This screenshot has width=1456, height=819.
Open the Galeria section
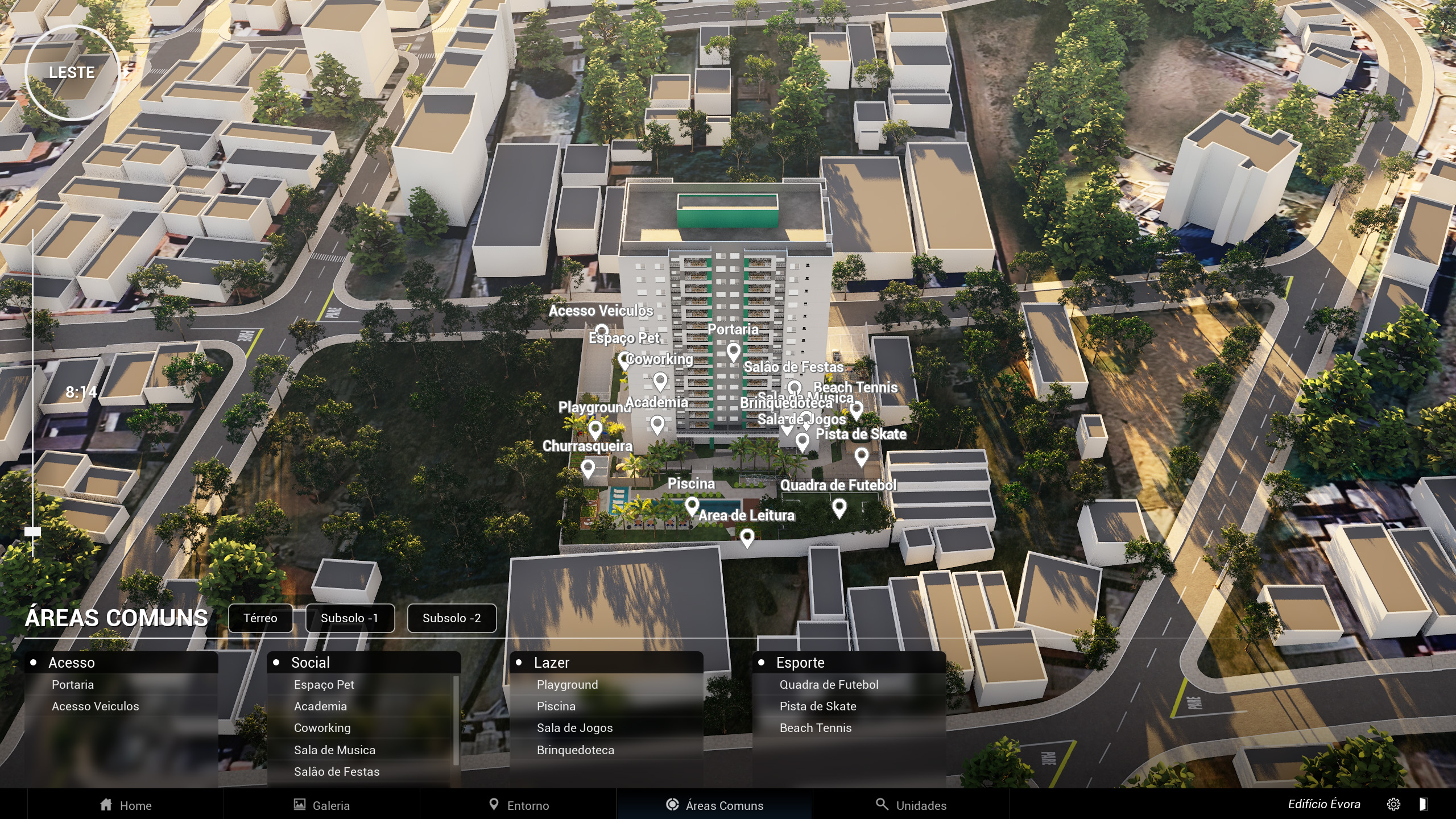coord(322,805)
